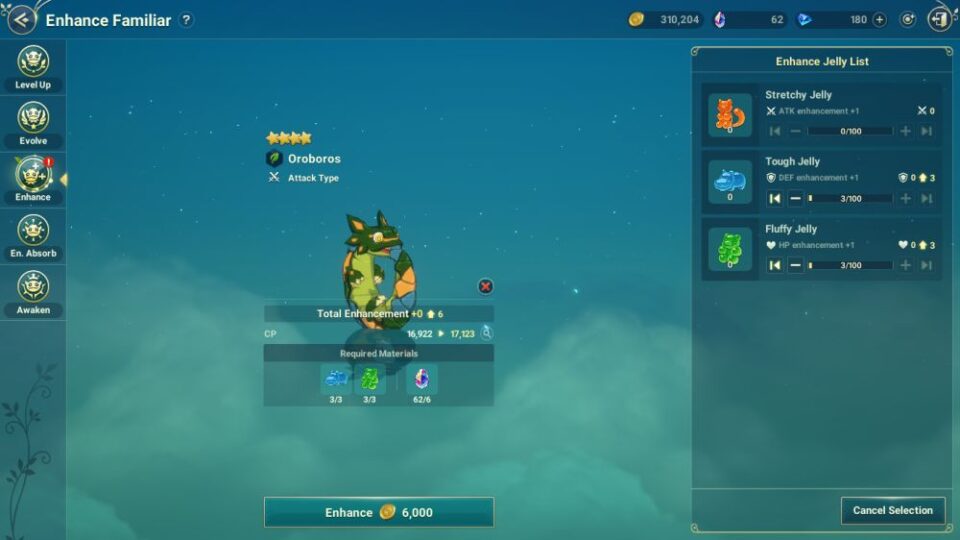The width and height of the screenshot is (960, 540).
Task: Decrease Tough Jelly amount by one
Action: click(795, 198)
